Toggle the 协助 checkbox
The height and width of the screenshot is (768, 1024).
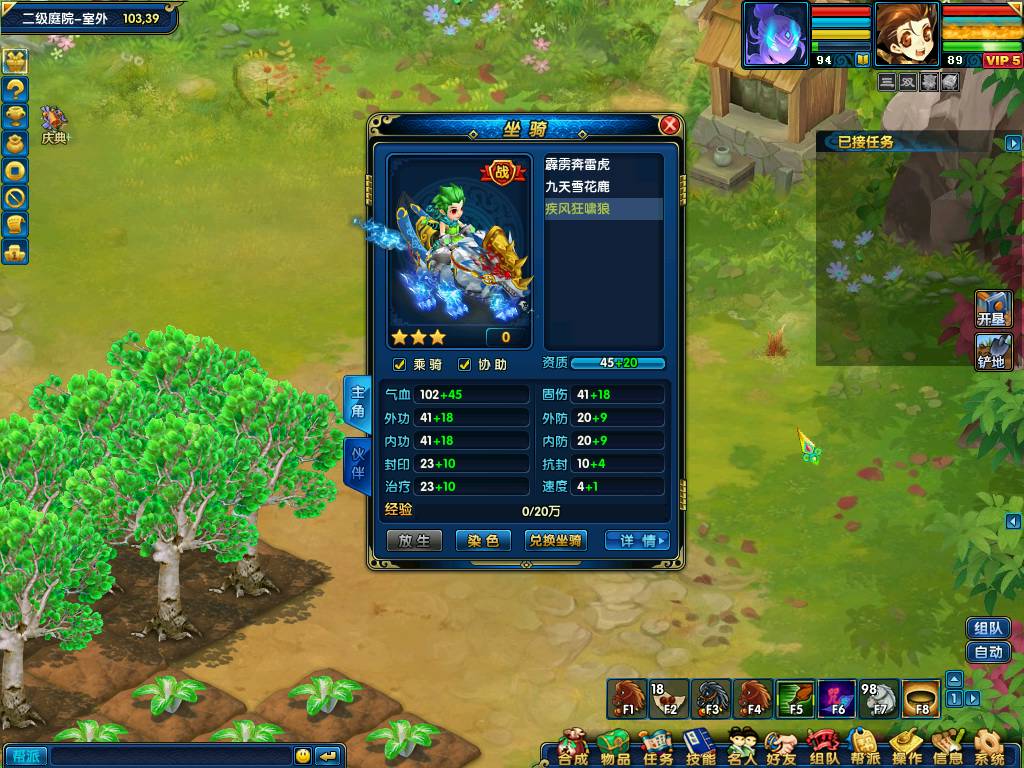click(464, 365)
